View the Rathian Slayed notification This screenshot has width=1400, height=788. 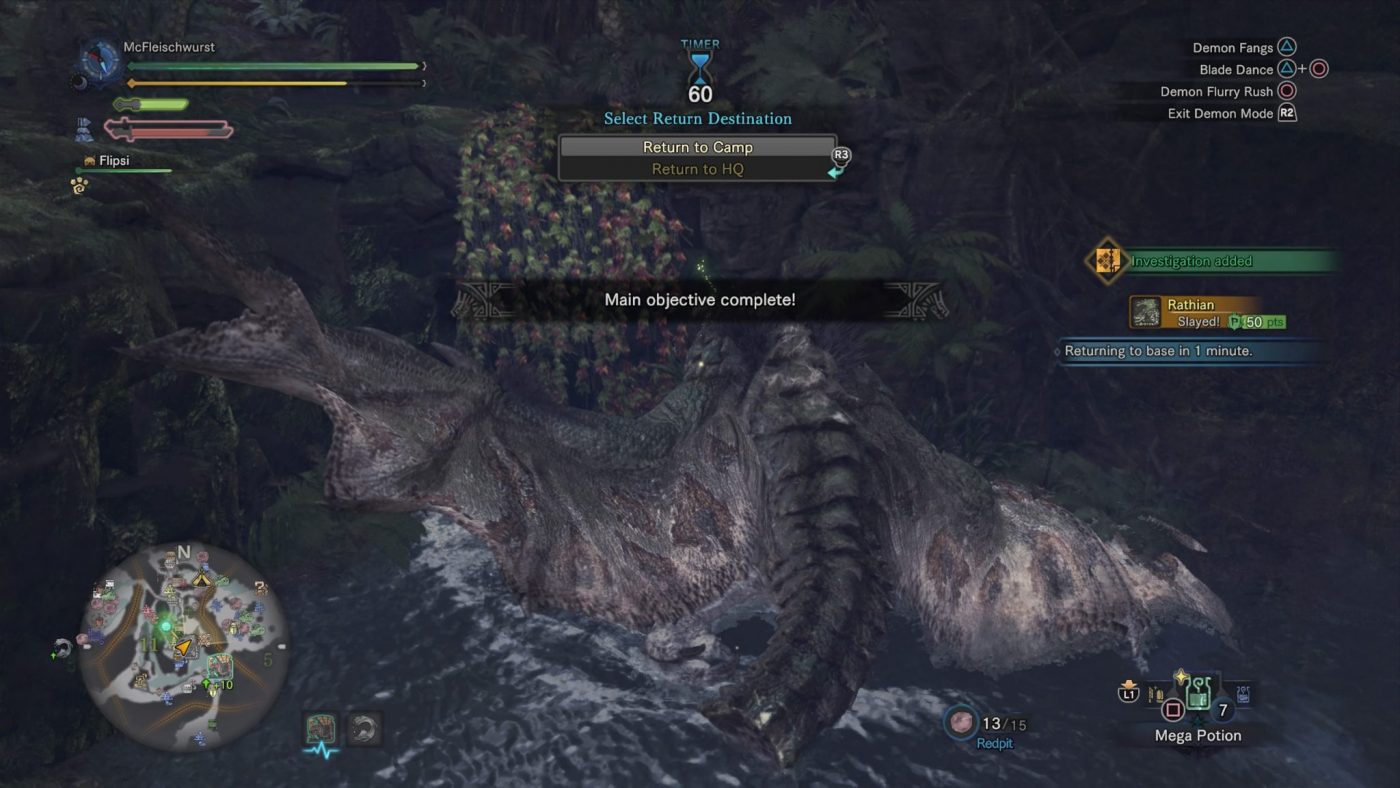point(1207,313)
